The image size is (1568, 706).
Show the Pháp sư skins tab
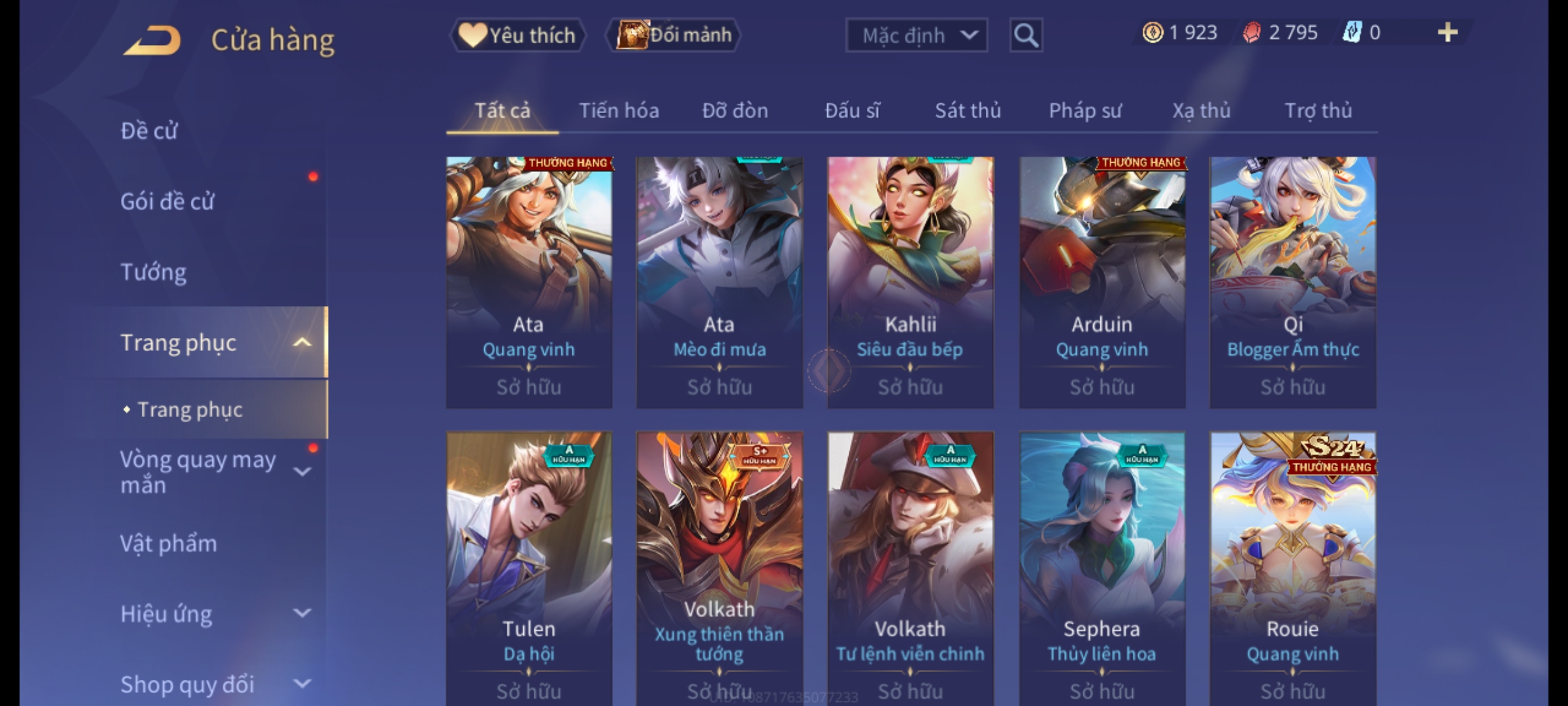pos(1085,110)
